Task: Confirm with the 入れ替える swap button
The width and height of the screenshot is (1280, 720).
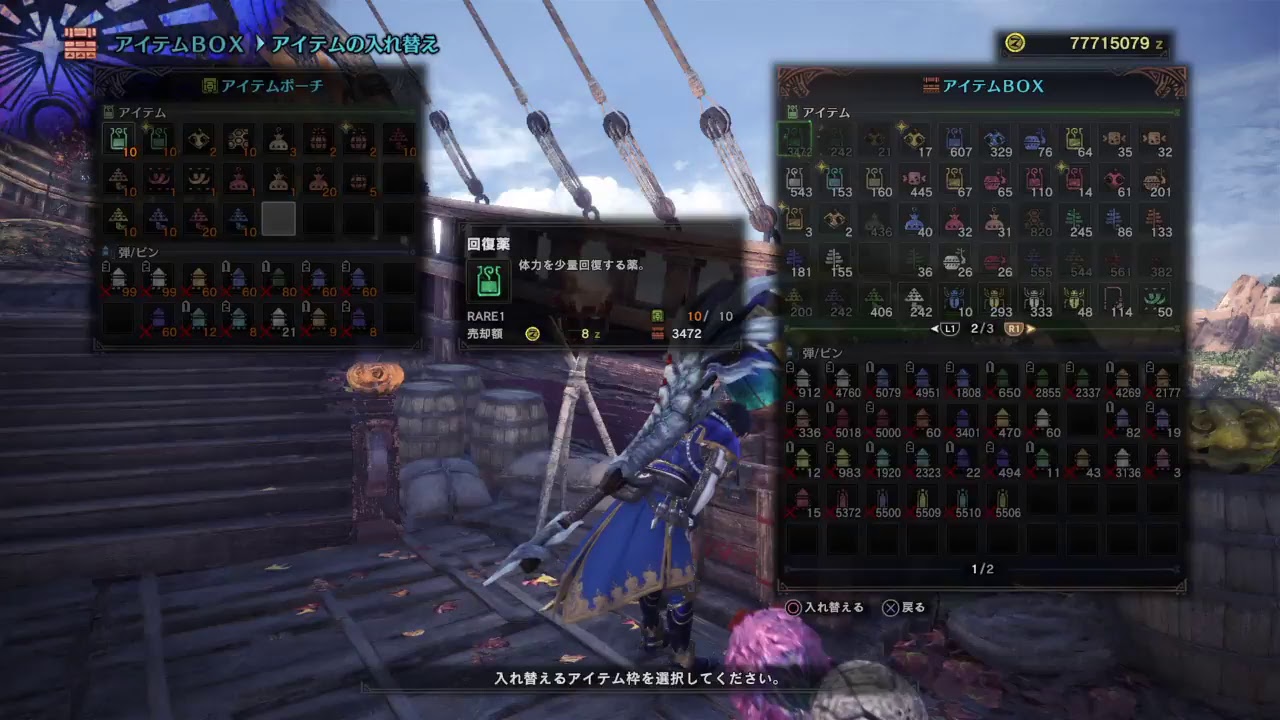Action: point(832,605)
